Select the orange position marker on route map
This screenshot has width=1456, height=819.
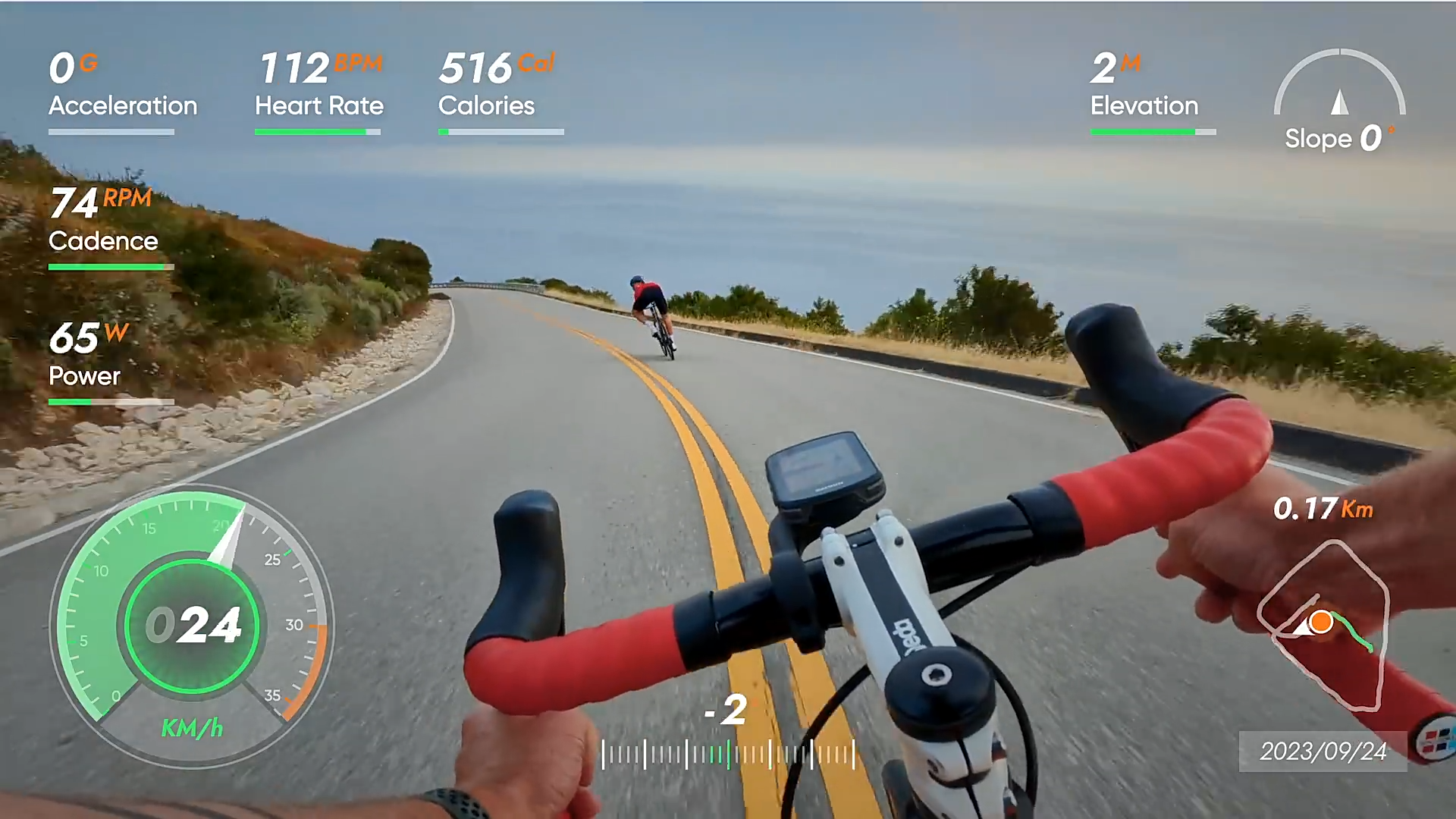pyautogui.click(x=1321, y=622)
